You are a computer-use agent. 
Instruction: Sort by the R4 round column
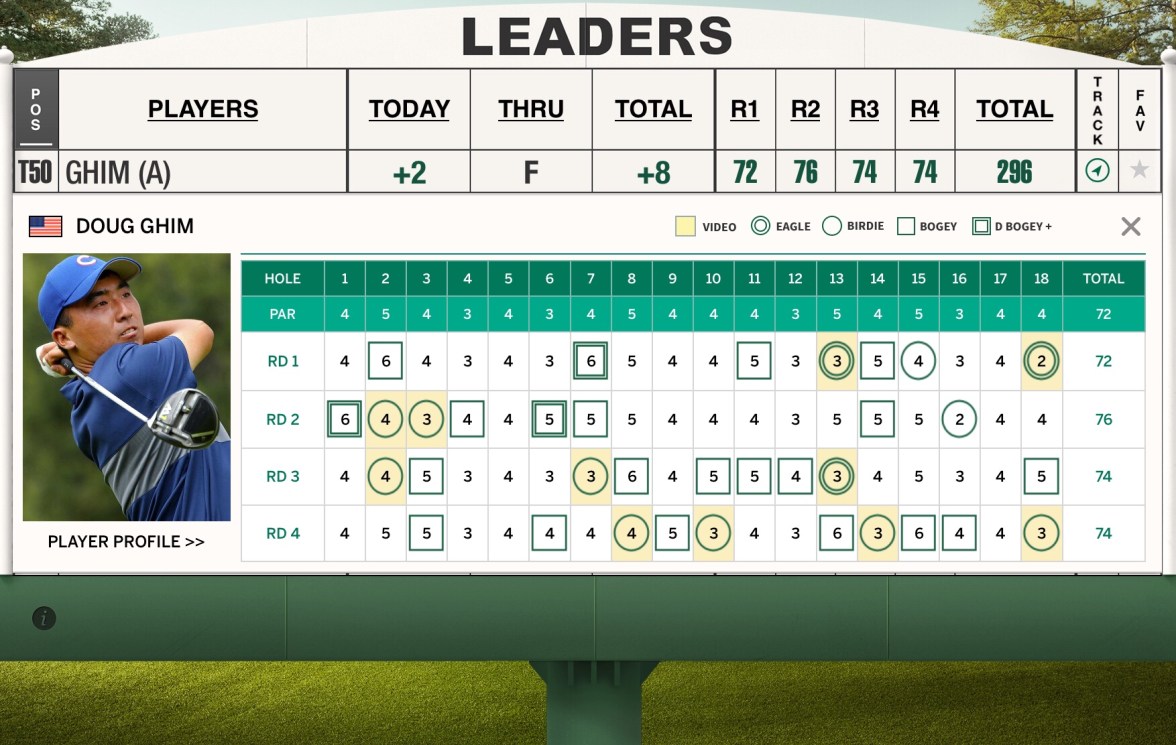(925, 109)
